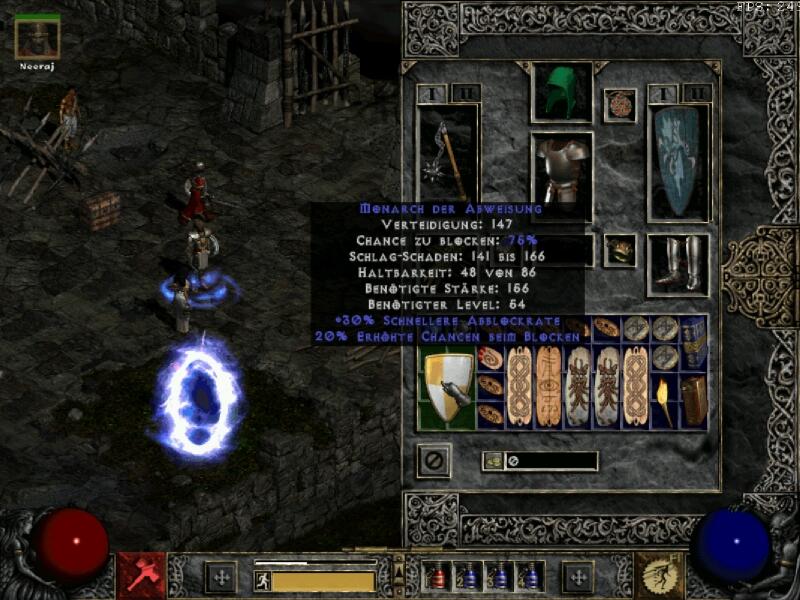Select the equipped blue tower shield

click(678, 160)
